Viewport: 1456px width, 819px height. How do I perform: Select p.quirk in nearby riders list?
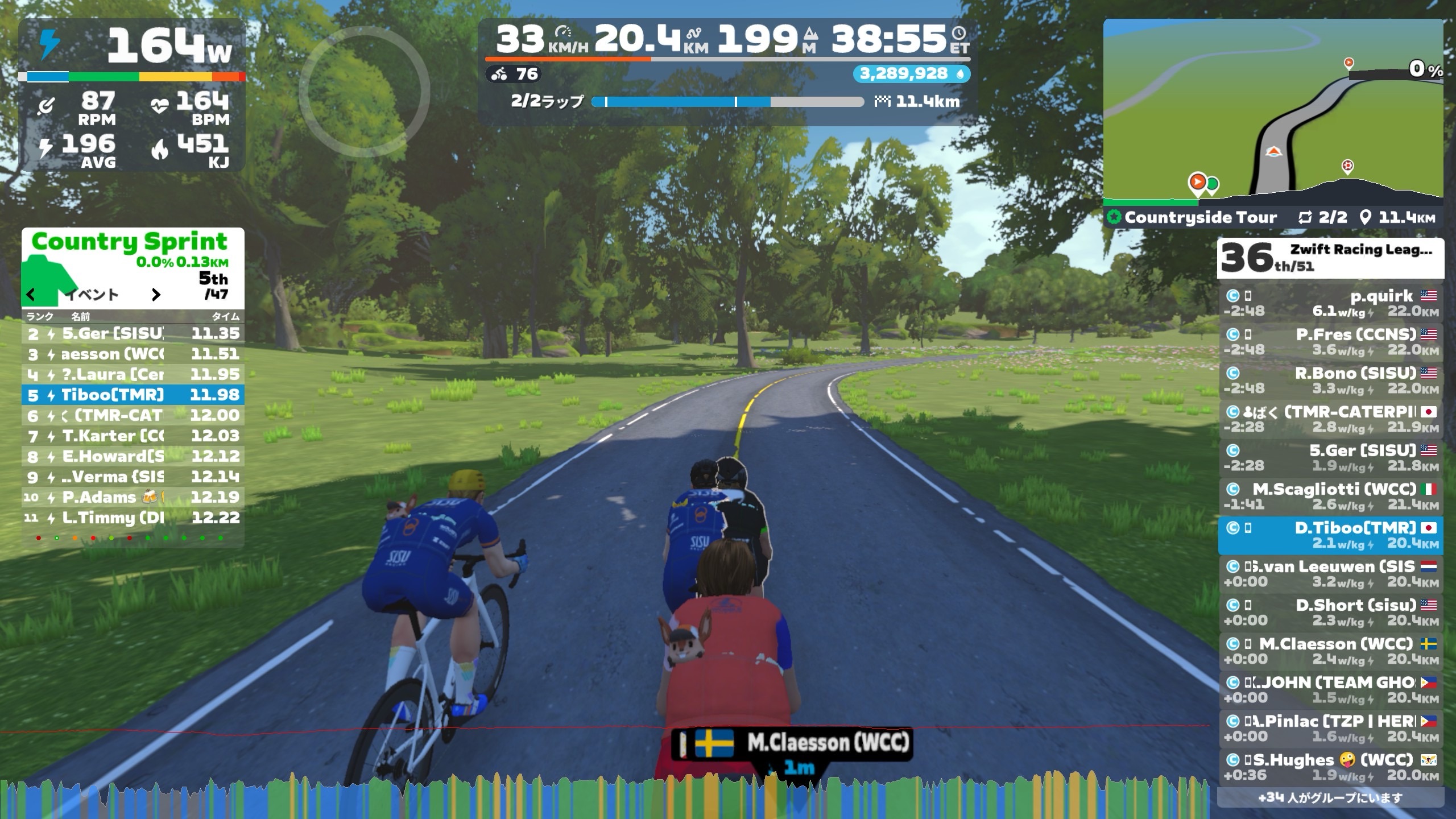[1330, 303]
